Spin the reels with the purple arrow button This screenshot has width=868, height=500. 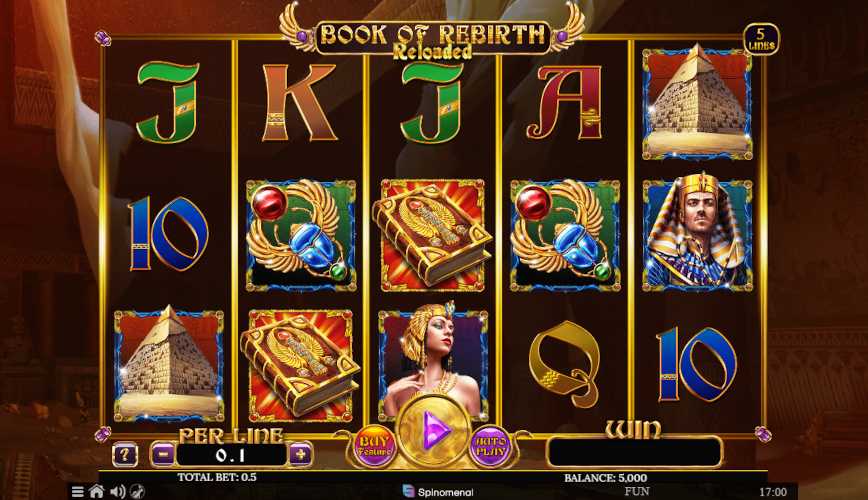(434, 433)
